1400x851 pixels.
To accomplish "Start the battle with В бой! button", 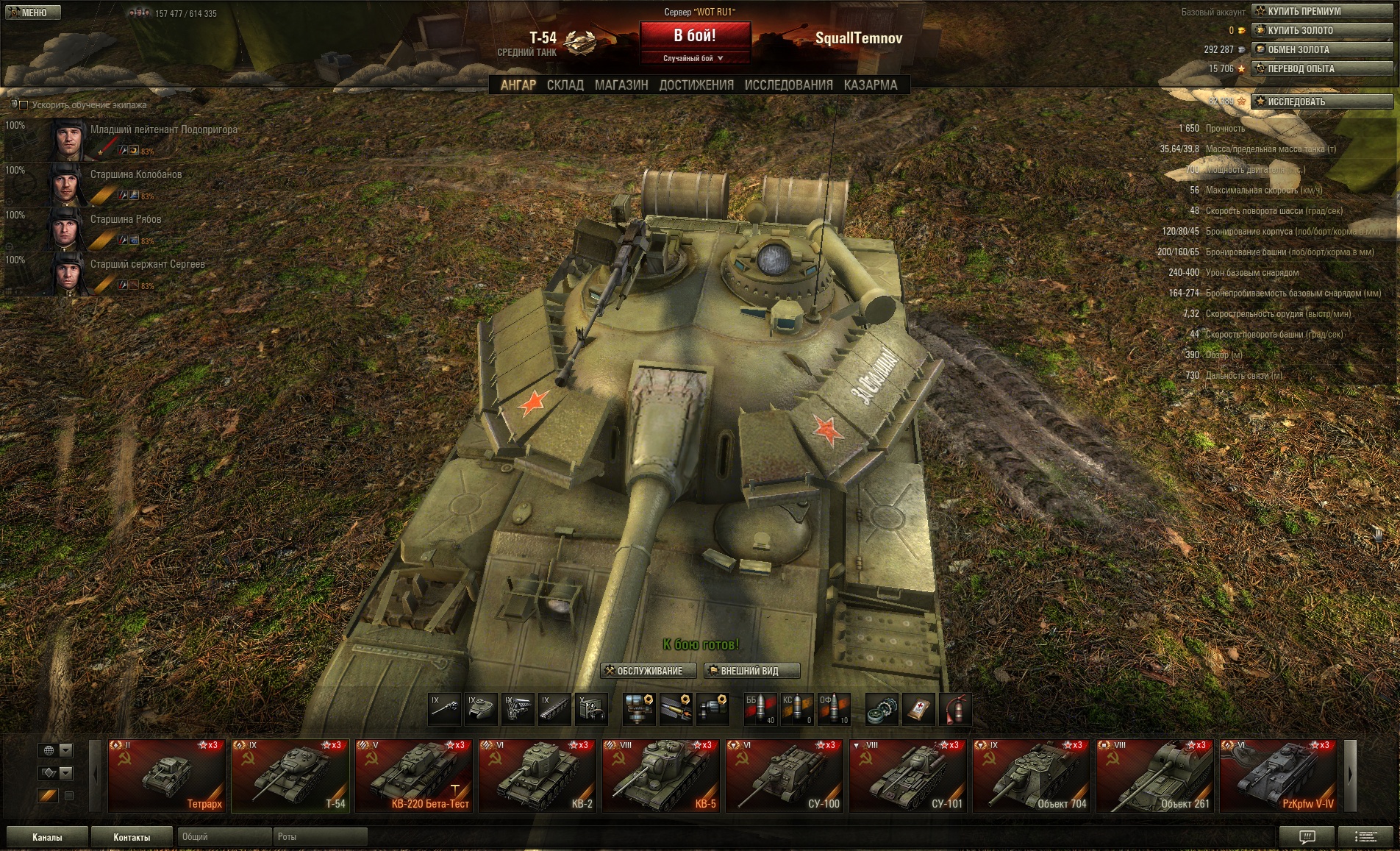I will [x=695, y=35].
